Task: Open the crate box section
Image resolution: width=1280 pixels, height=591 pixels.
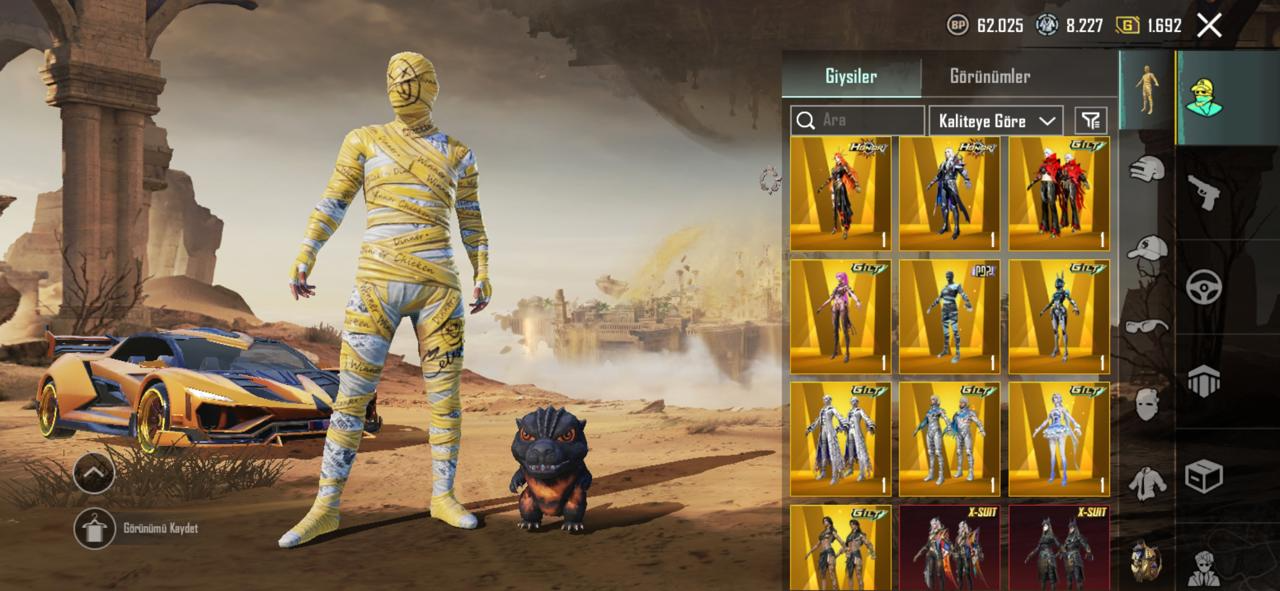Action: click(x=1204, y=476)
